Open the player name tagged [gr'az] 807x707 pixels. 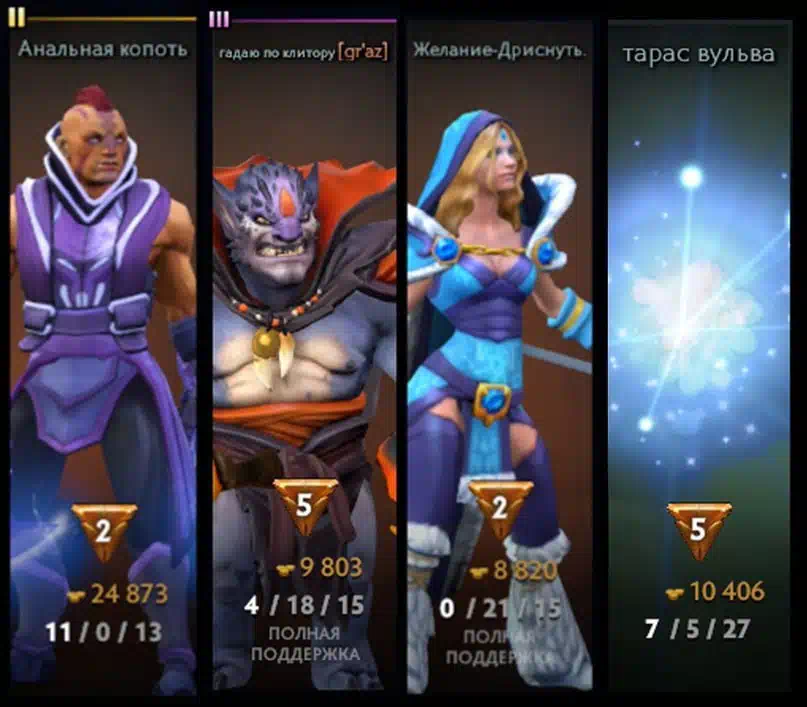click(x=303, y=51)
